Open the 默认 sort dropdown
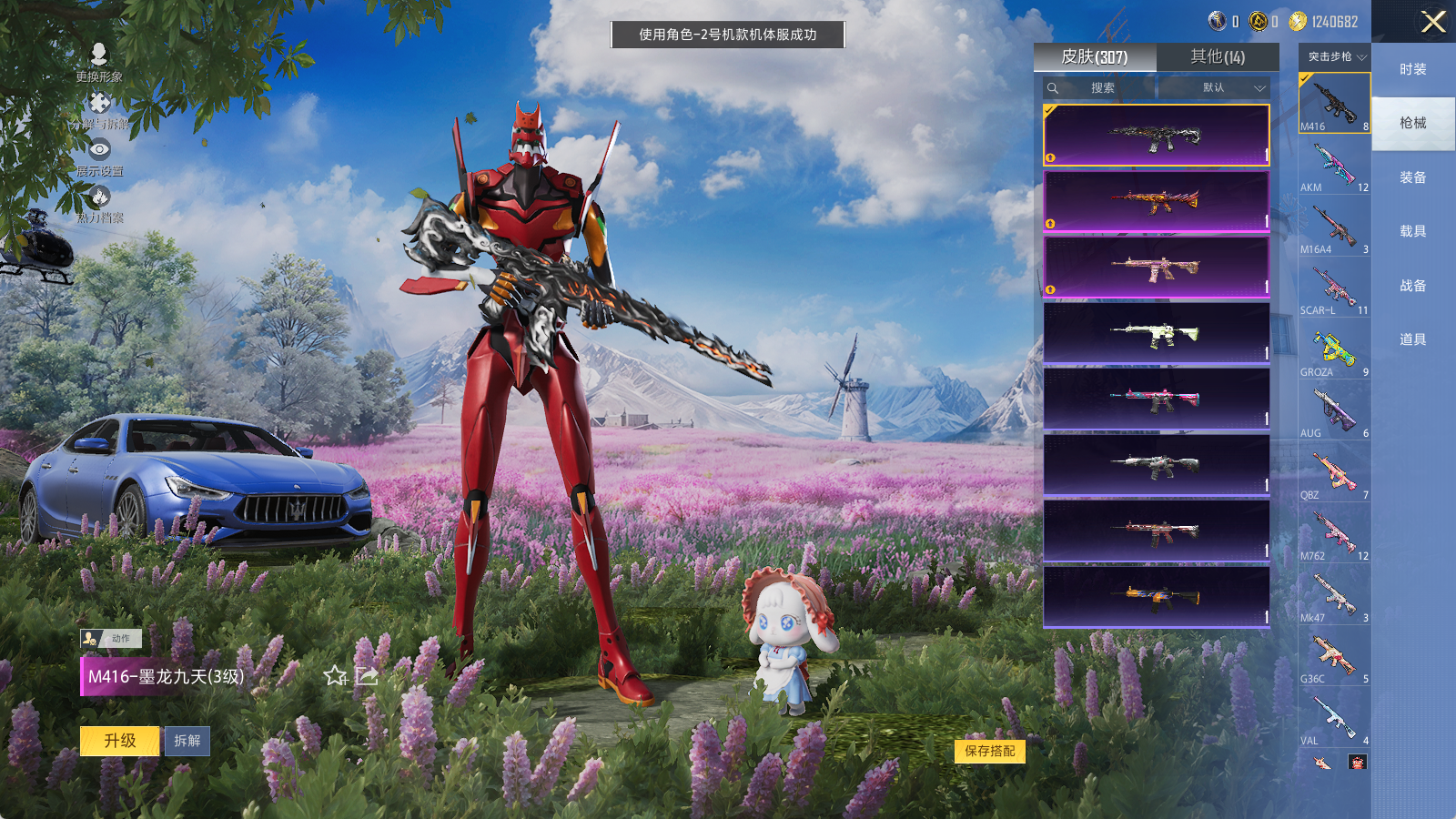This screenshot has height=819, width=1456. (x=1219, y=88)
